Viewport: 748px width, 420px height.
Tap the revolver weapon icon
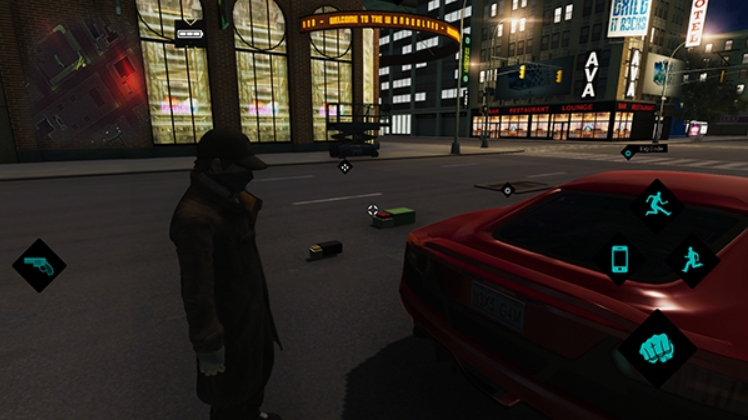[x=39, y=265]
